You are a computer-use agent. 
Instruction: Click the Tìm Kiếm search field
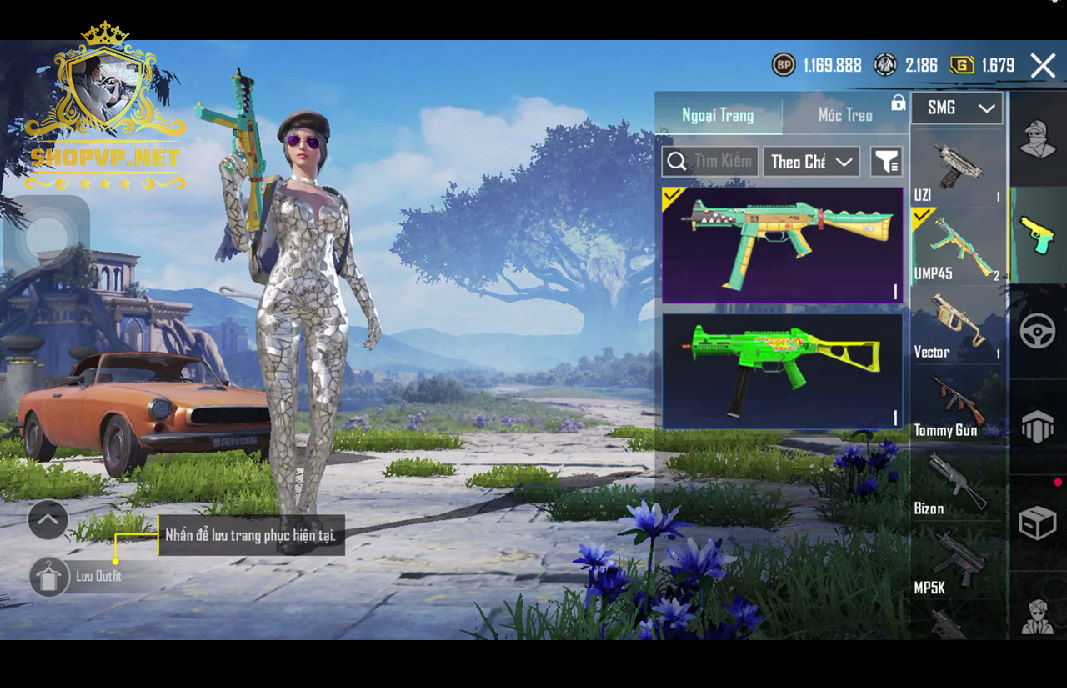pos(708,161)
